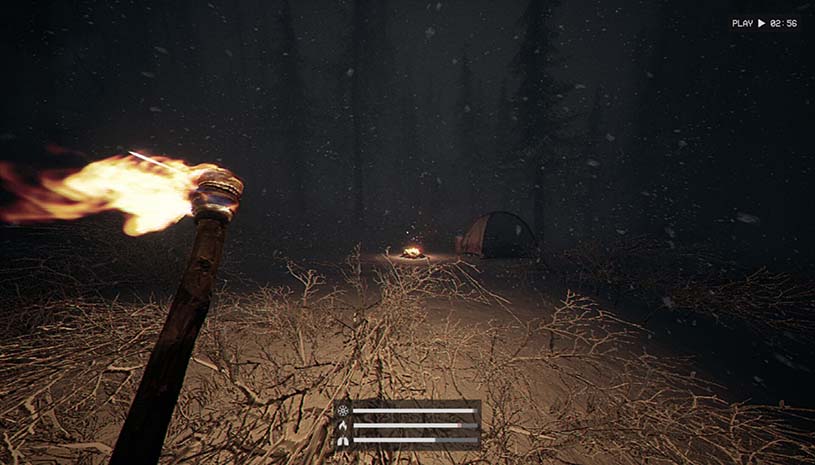Select the flame torch status icon
Image resolution: width=815 pixels, height=465 pixels.
coord(343,425)
